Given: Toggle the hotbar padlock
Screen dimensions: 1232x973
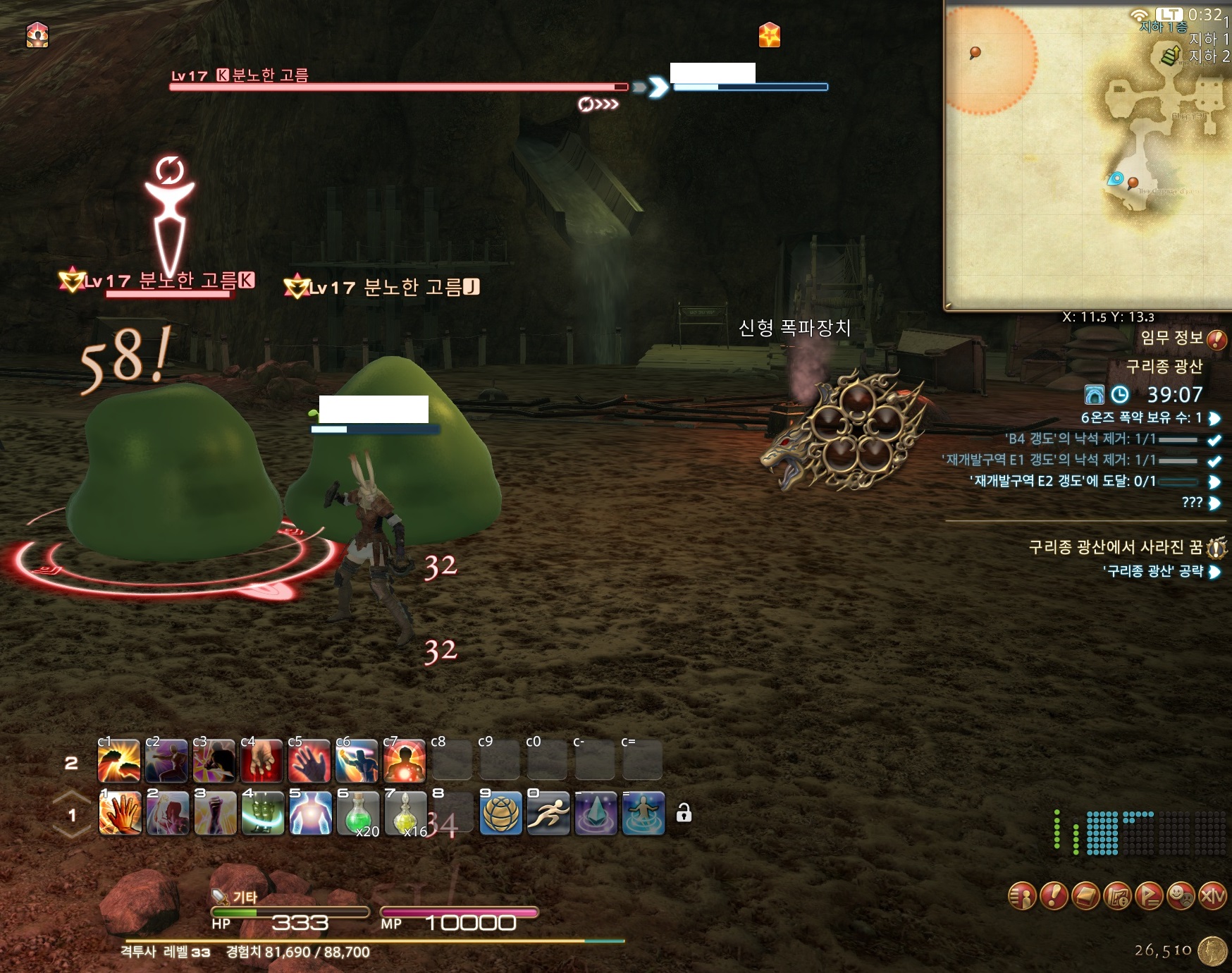Looking at the screenshot, I should click(x=683, y=814).
